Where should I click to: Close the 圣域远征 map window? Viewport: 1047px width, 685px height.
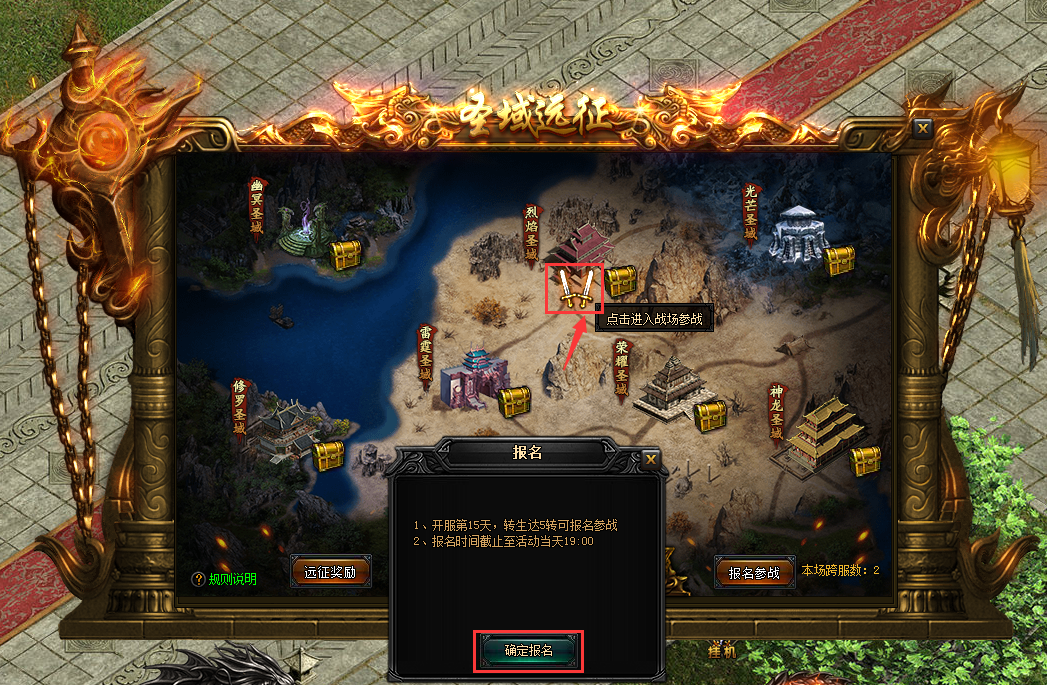922,128
